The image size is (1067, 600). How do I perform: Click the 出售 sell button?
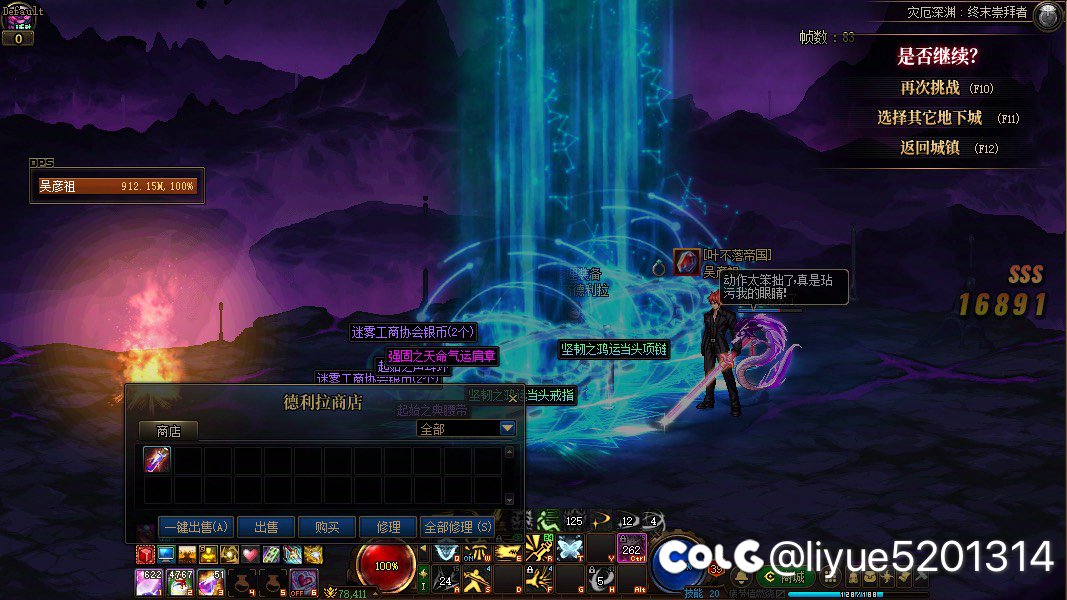(265, 527)
